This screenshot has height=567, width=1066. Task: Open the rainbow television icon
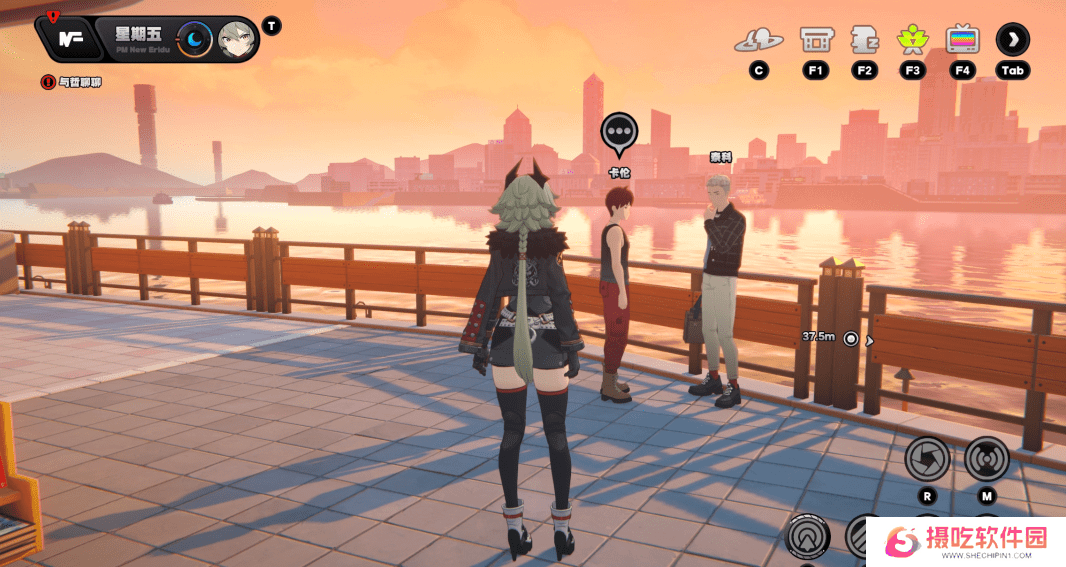tap(962, 40)
